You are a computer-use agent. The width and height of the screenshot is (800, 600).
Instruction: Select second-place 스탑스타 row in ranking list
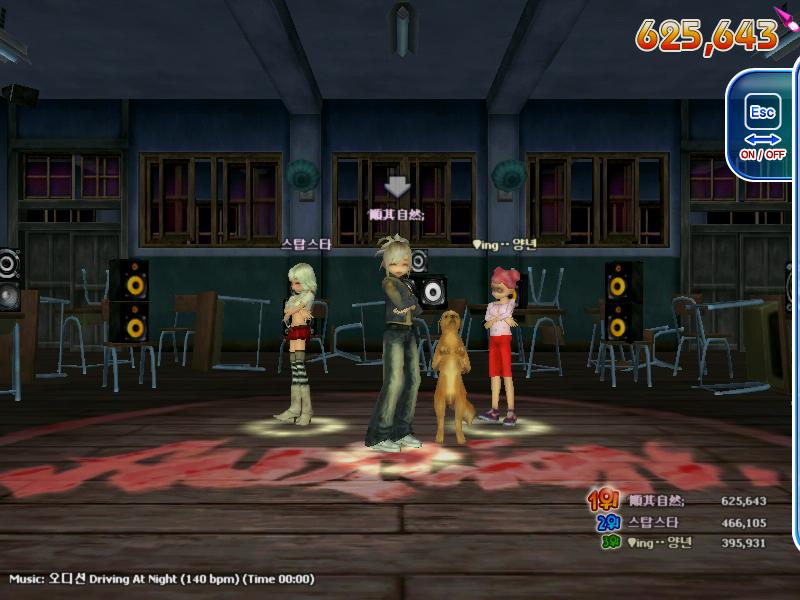tap(680, 522)
